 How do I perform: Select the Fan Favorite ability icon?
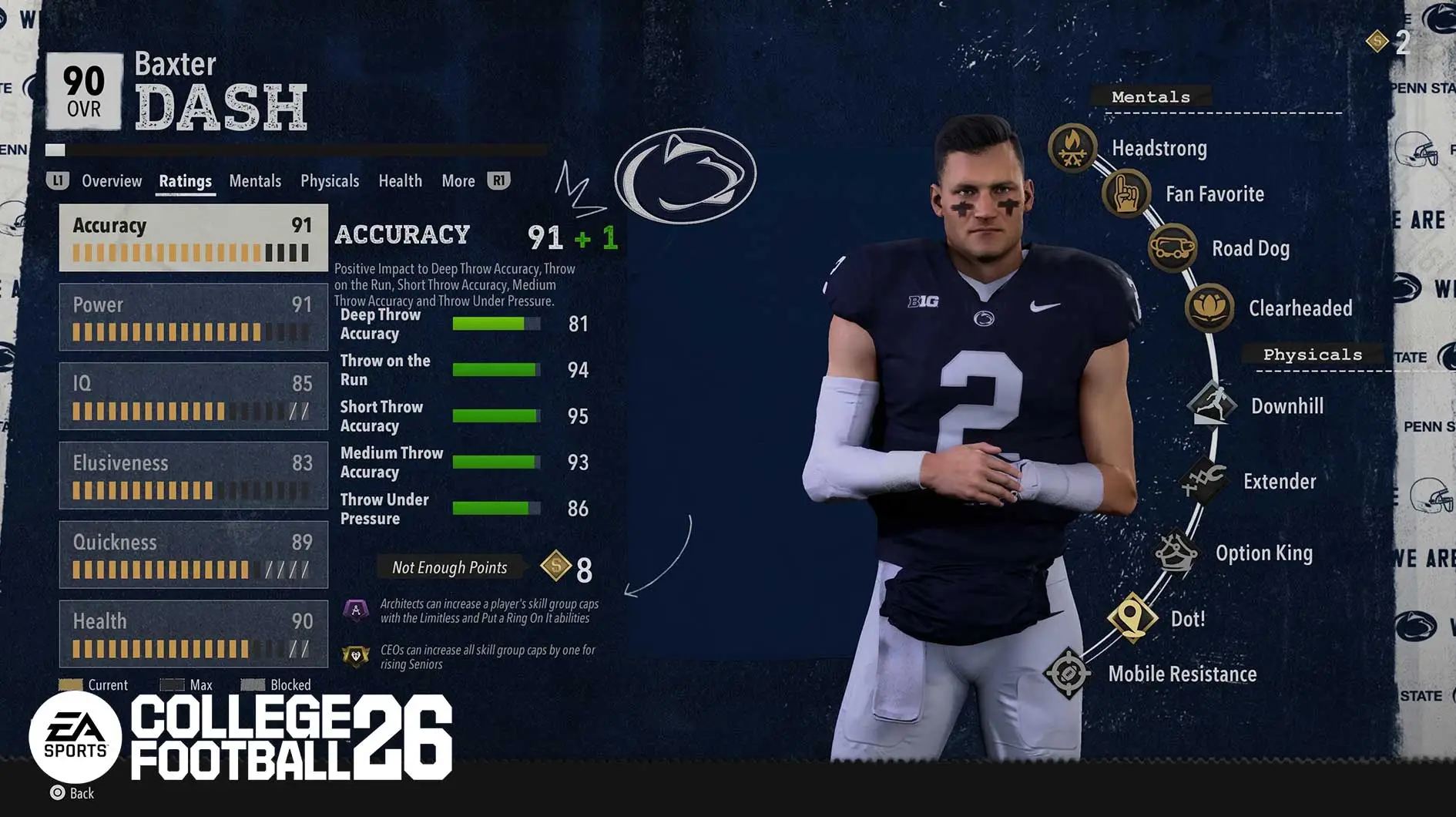1126,193
